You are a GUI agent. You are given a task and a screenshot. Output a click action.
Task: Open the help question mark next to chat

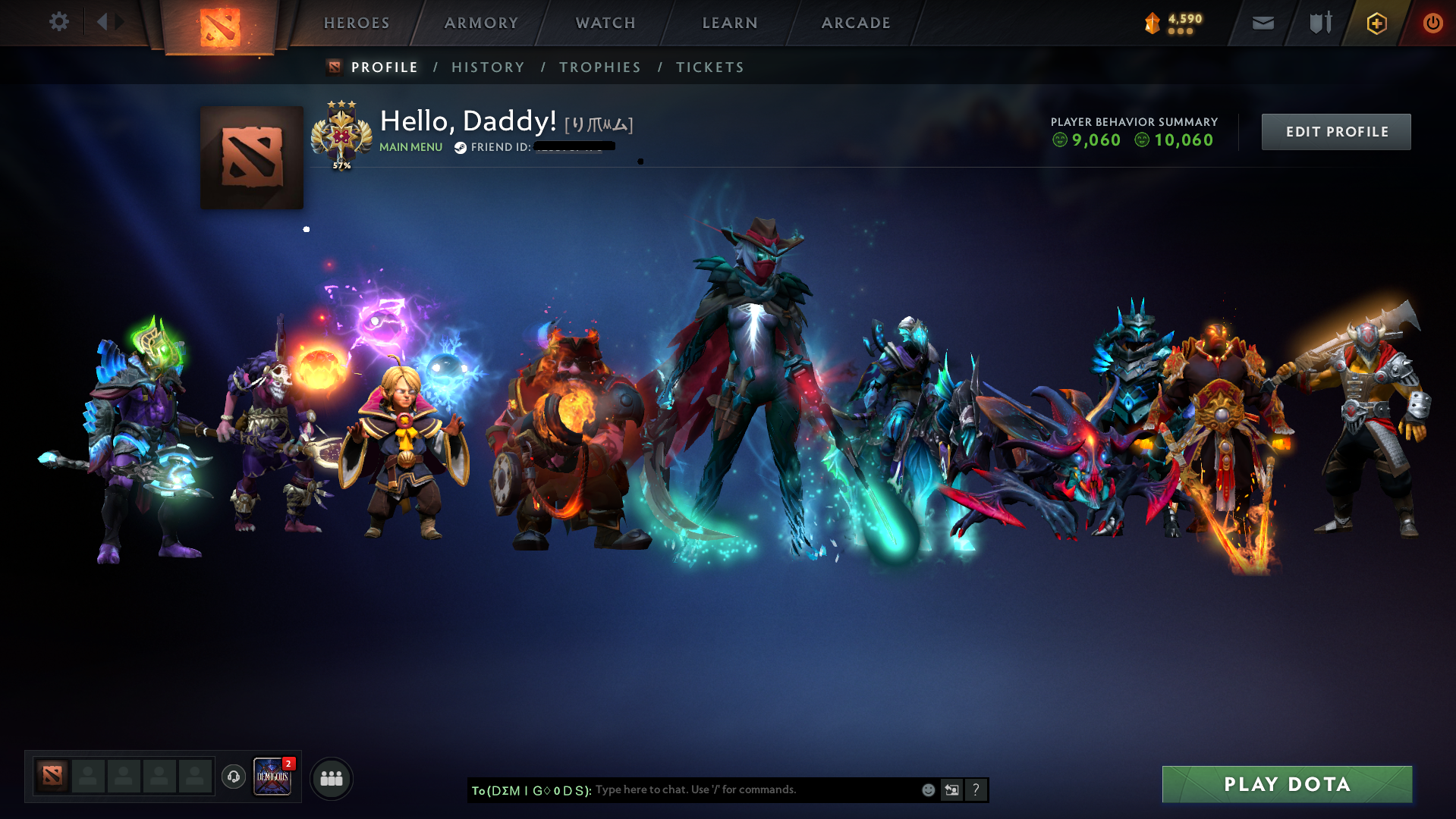976,789
